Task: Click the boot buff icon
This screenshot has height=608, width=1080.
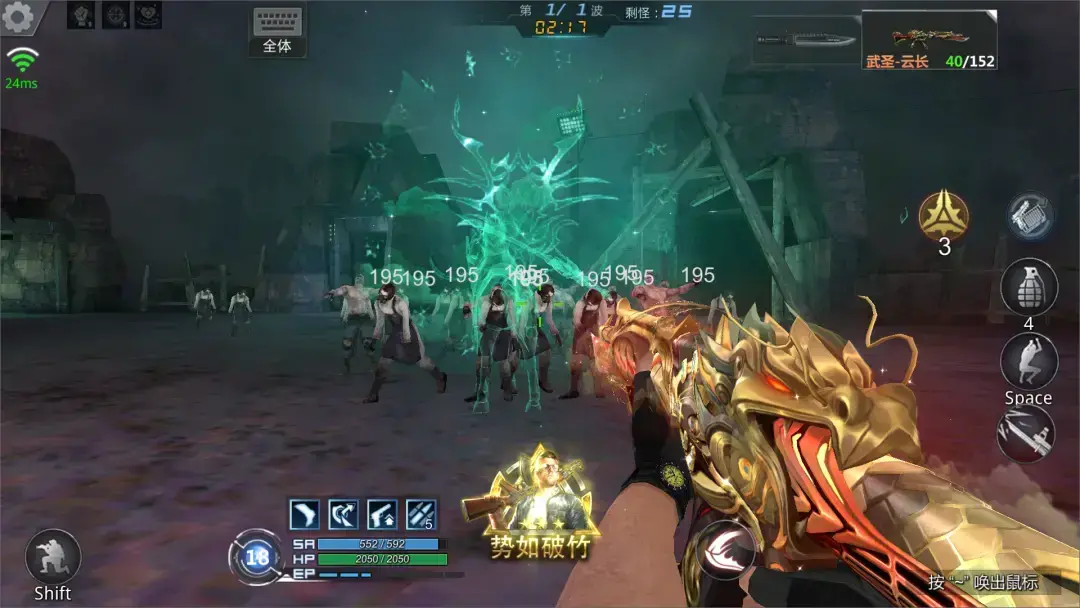Action: 304,514
